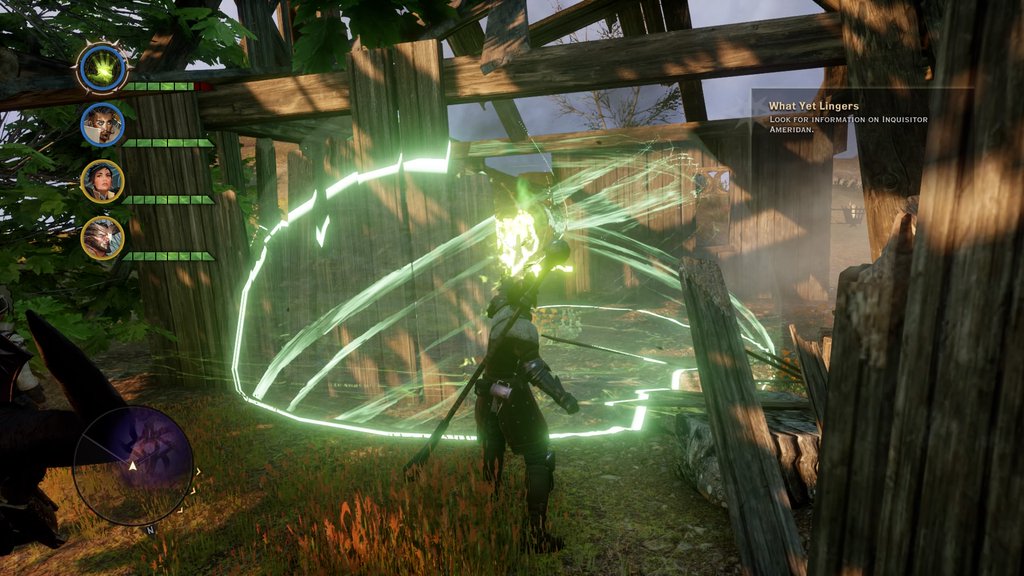
Task: Open the circular minimap radar
Action: 133,465
